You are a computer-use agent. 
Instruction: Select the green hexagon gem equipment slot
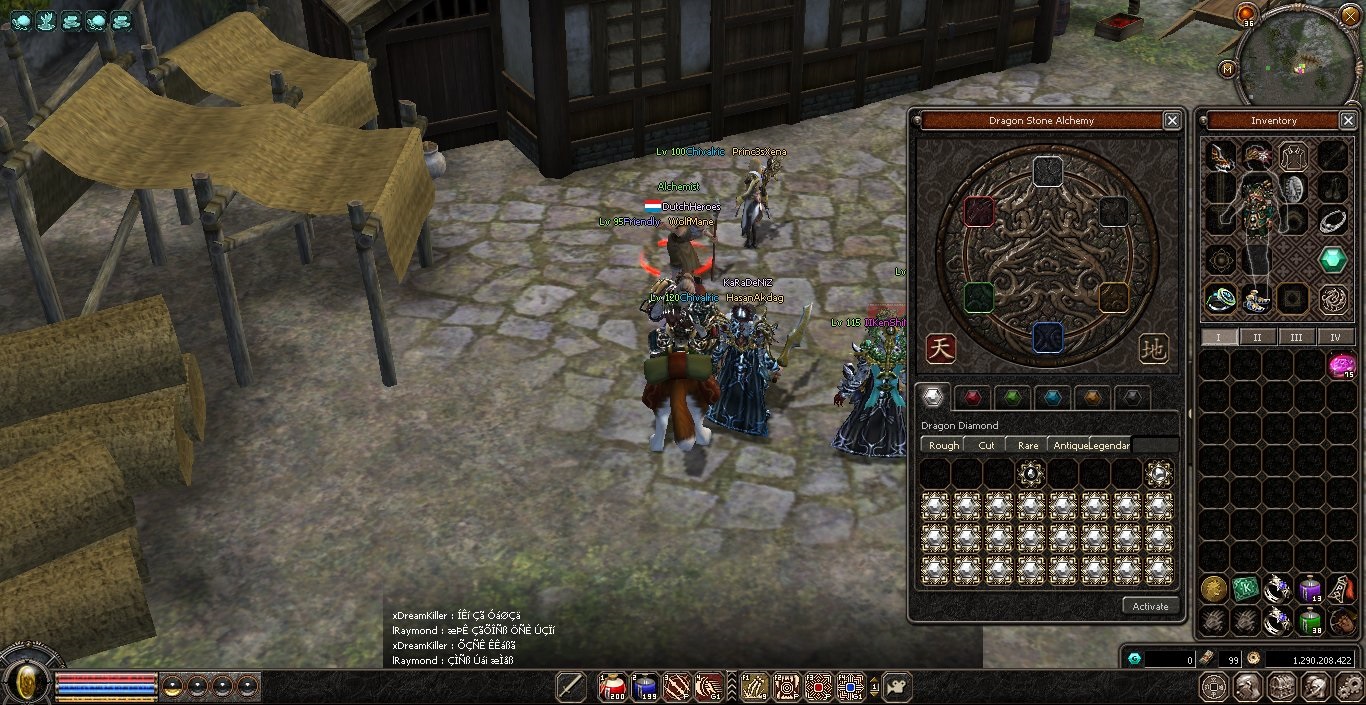[1332, 260]
